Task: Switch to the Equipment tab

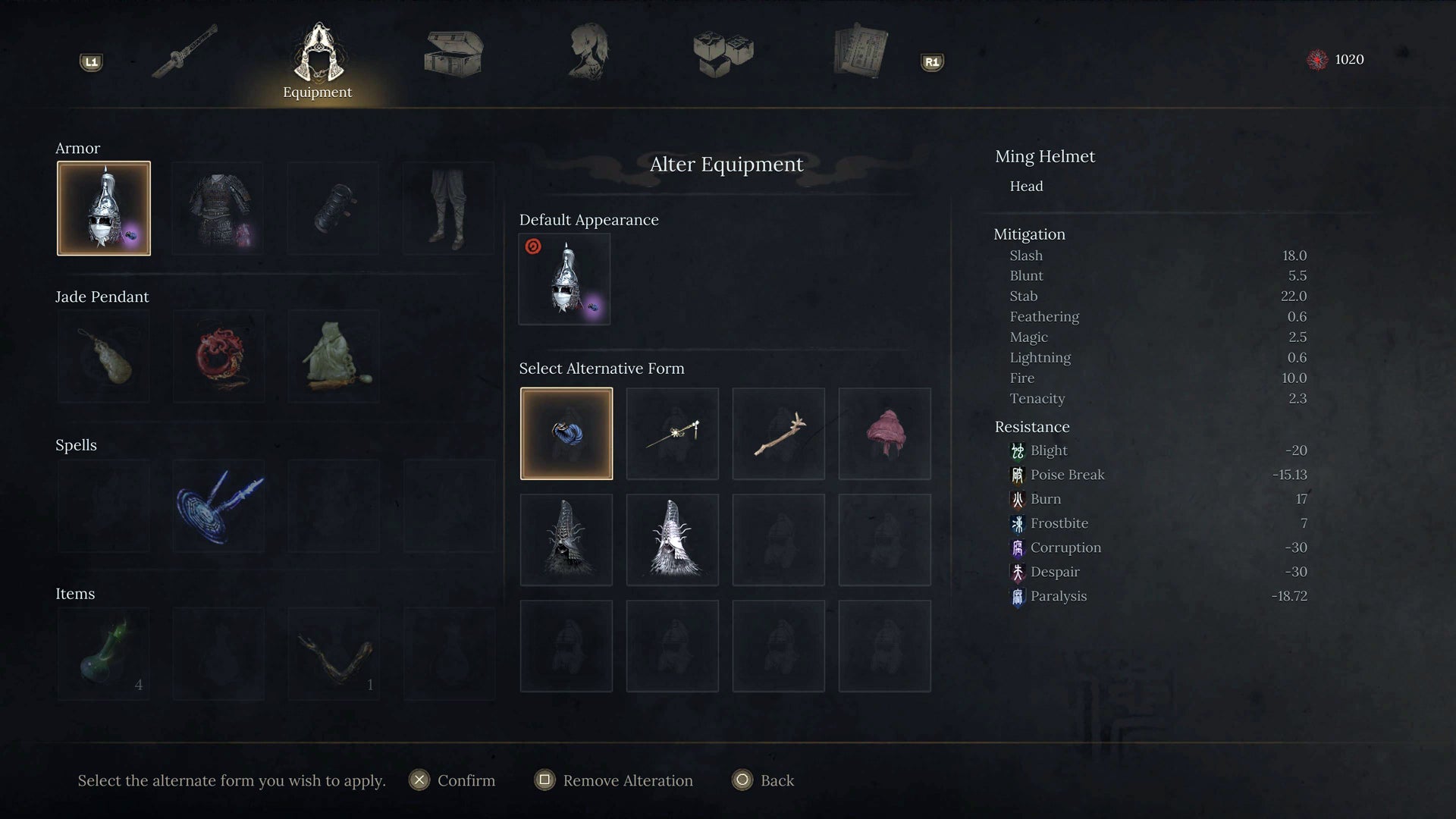Action: point(318,61)
